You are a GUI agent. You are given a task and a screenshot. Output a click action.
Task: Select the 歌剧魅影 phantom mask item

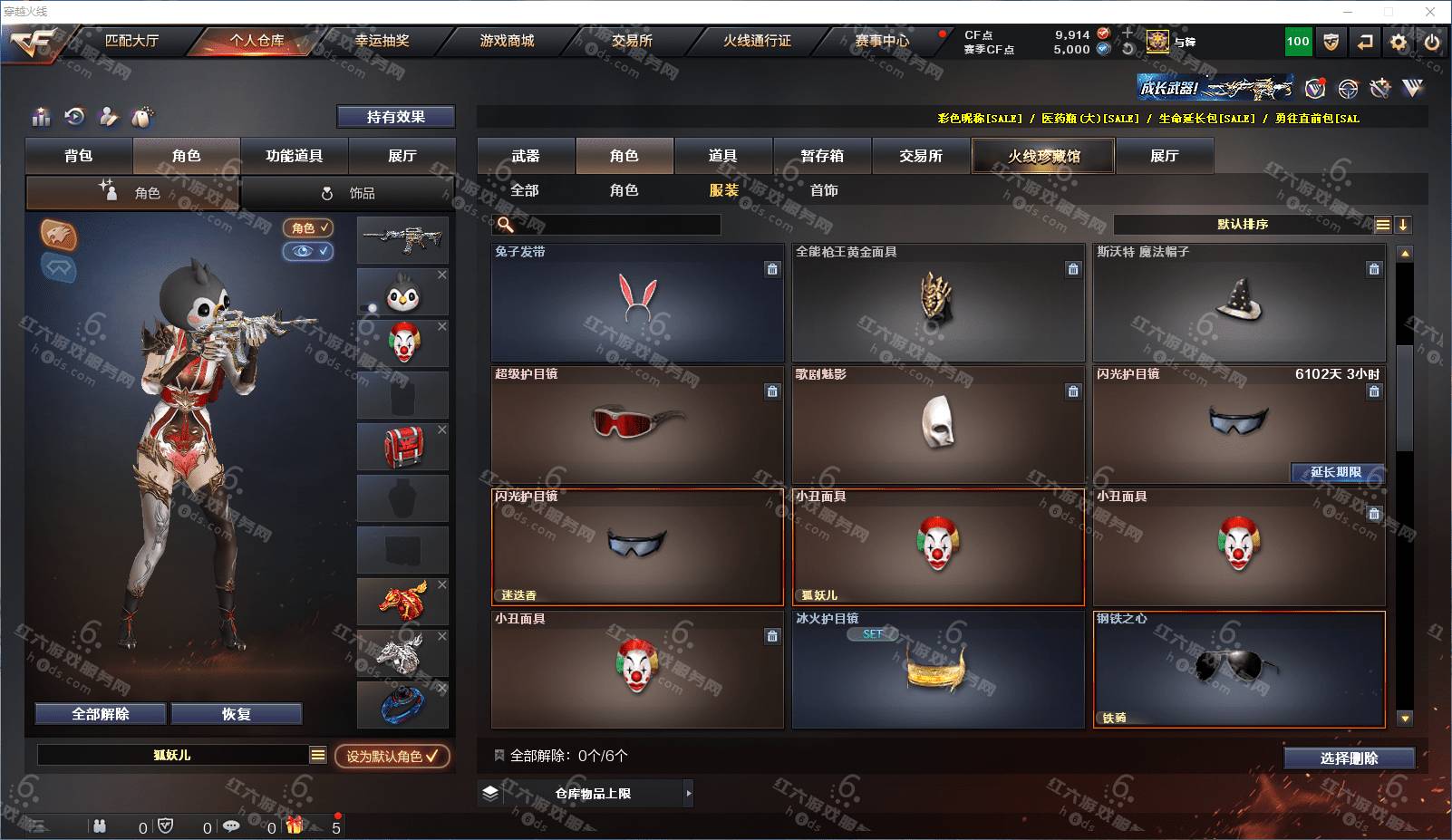[938, 424]
